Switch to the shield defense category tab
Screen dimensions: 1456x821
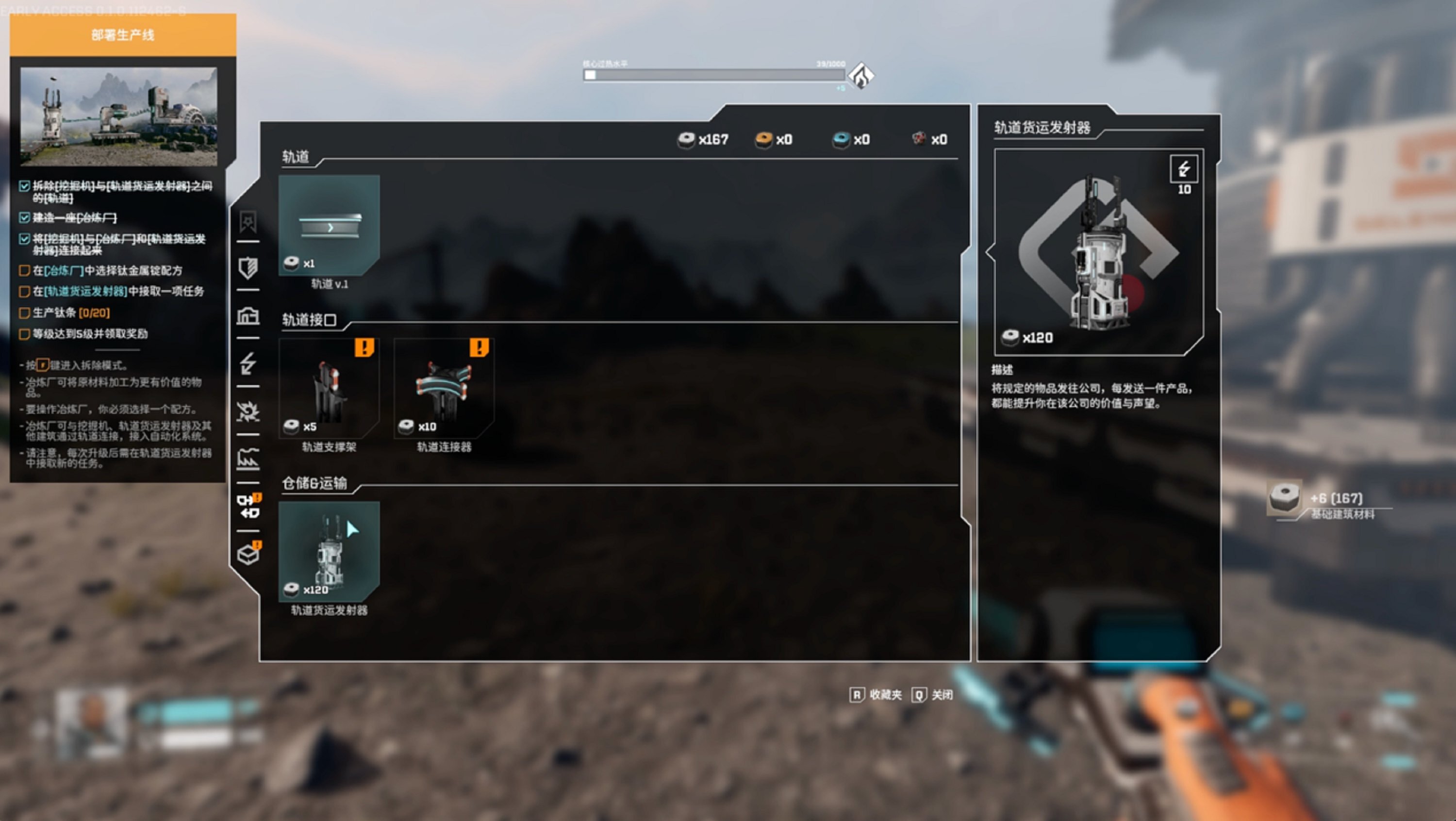click(248, 268)
